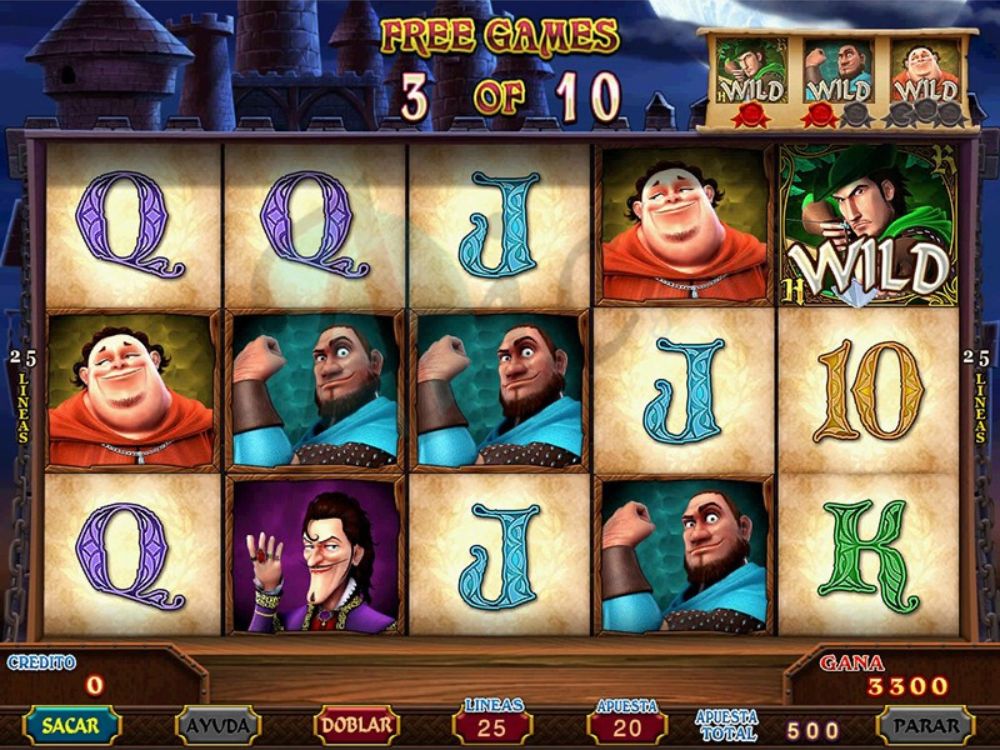The image size is (1000, 750).
Task: Stop the reels with the PARAR button
Action: tap(926, 725)
